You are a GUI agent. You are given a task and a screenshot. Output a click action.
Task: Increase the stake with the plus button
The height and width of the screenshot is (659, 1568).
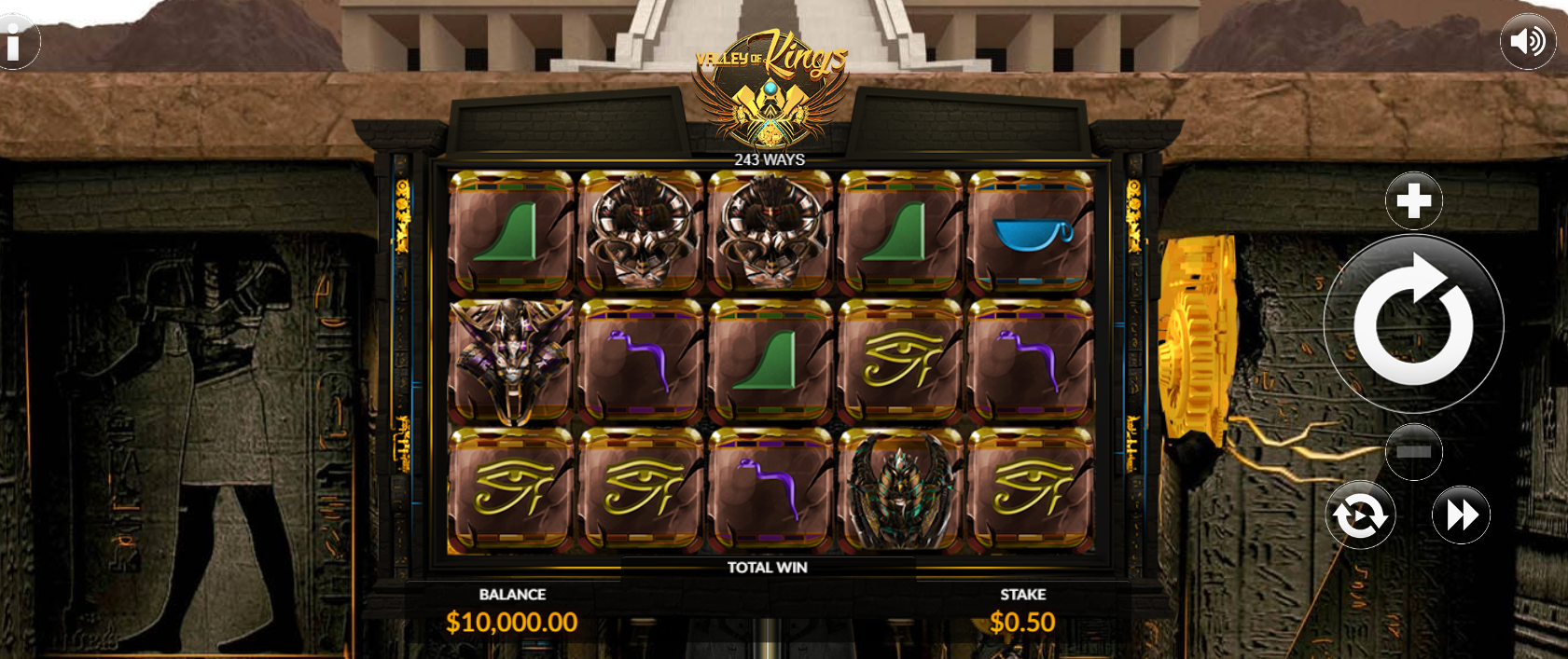[1413, 200]
